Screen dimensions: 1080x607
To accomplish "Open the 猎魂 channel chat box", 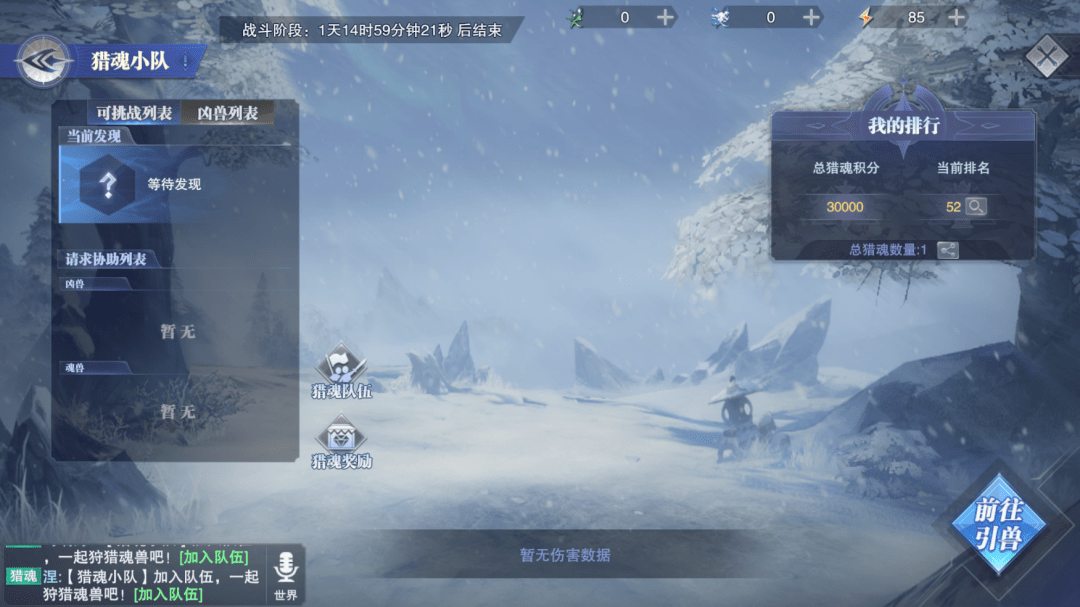I will (140, 575).
